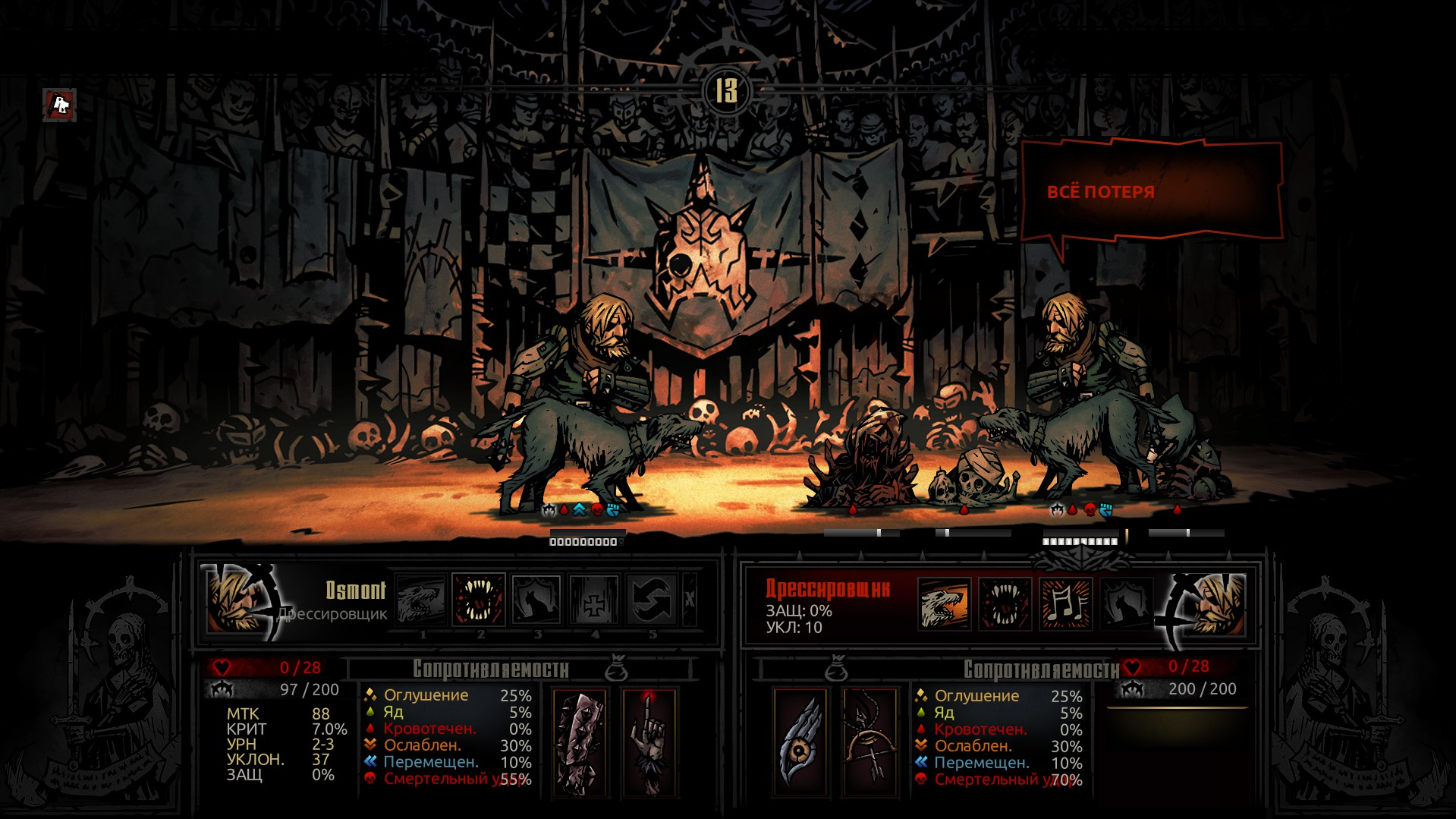View the enemy's orange hound rush skill
Viewport: 1456px width, 819px height.
click(944, 604)
